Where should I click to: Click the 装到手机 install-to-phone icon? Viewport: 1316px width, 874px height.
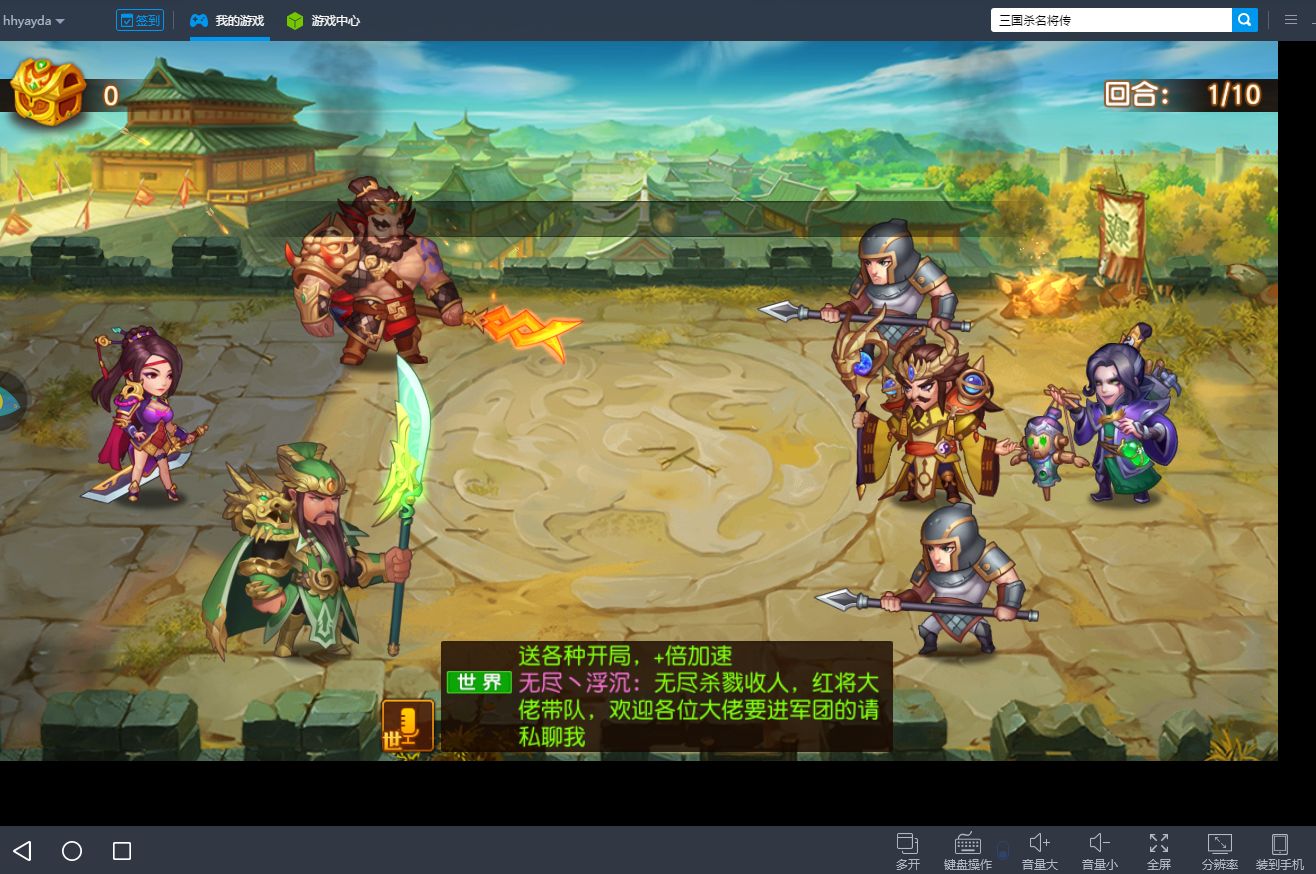(x=1280, y=843)
